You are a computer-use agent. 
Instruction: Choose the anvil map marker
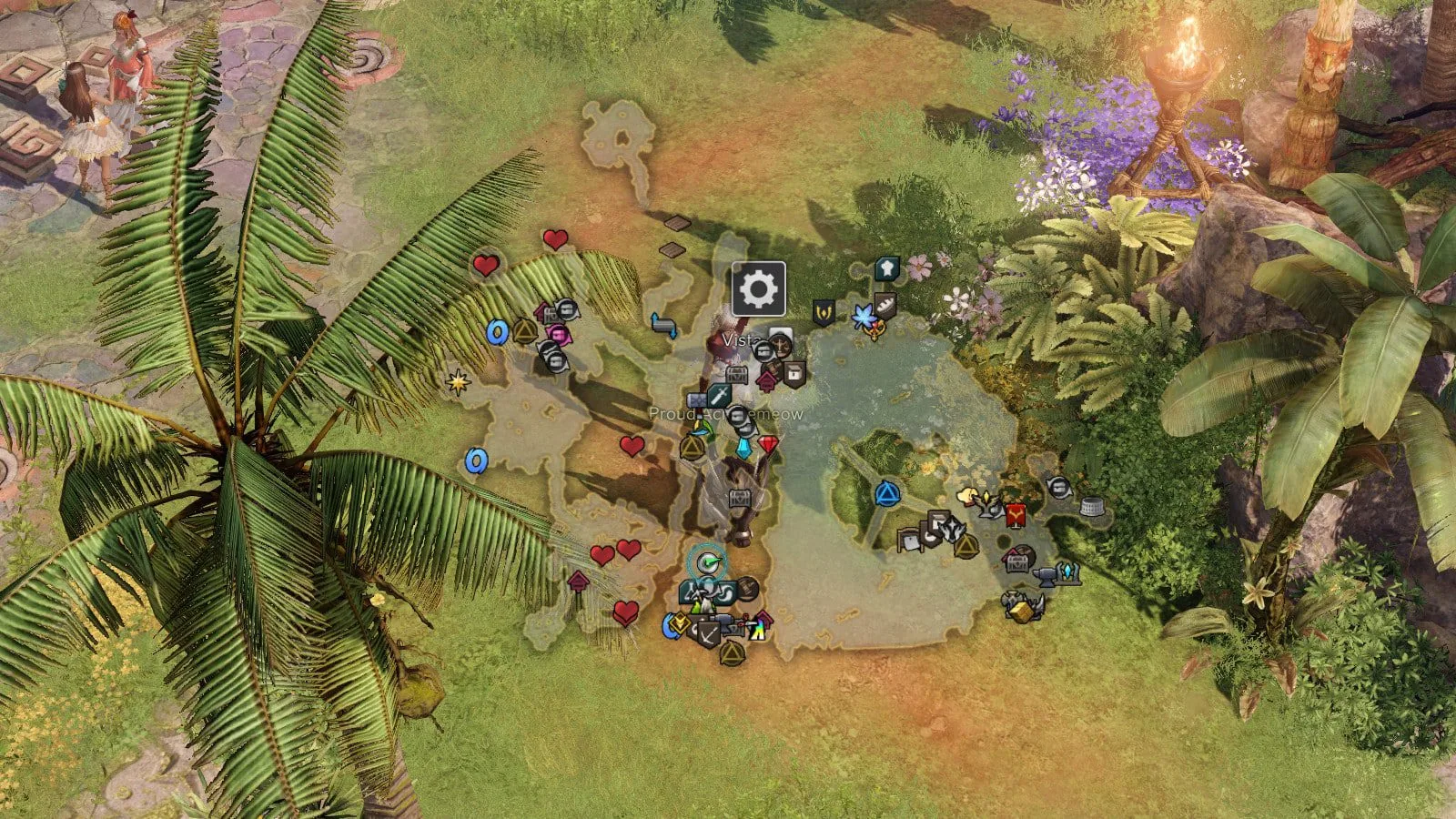[x=1045, y=573]
